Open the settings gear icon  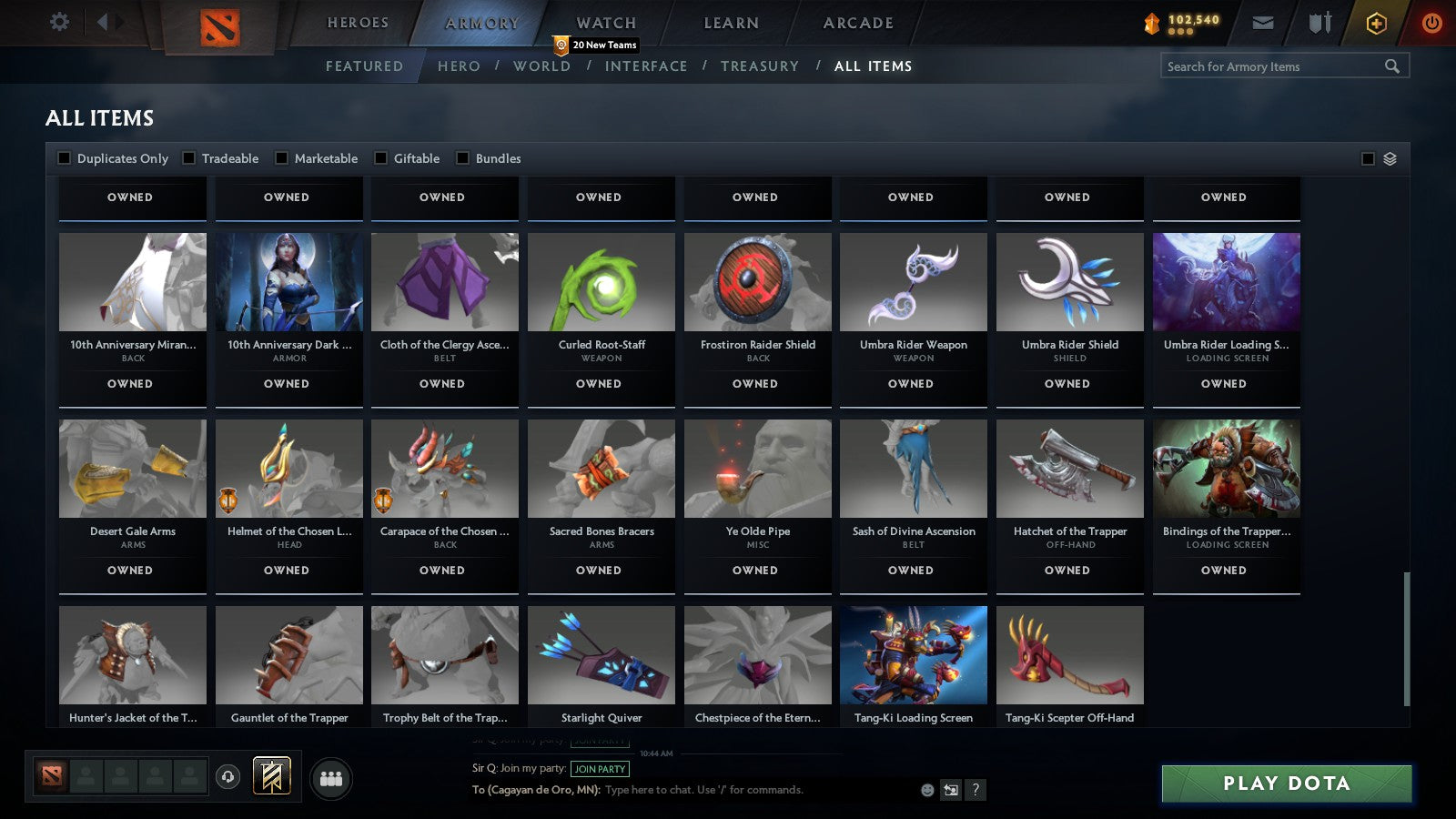pyautogui.click(x=58, y=22)
